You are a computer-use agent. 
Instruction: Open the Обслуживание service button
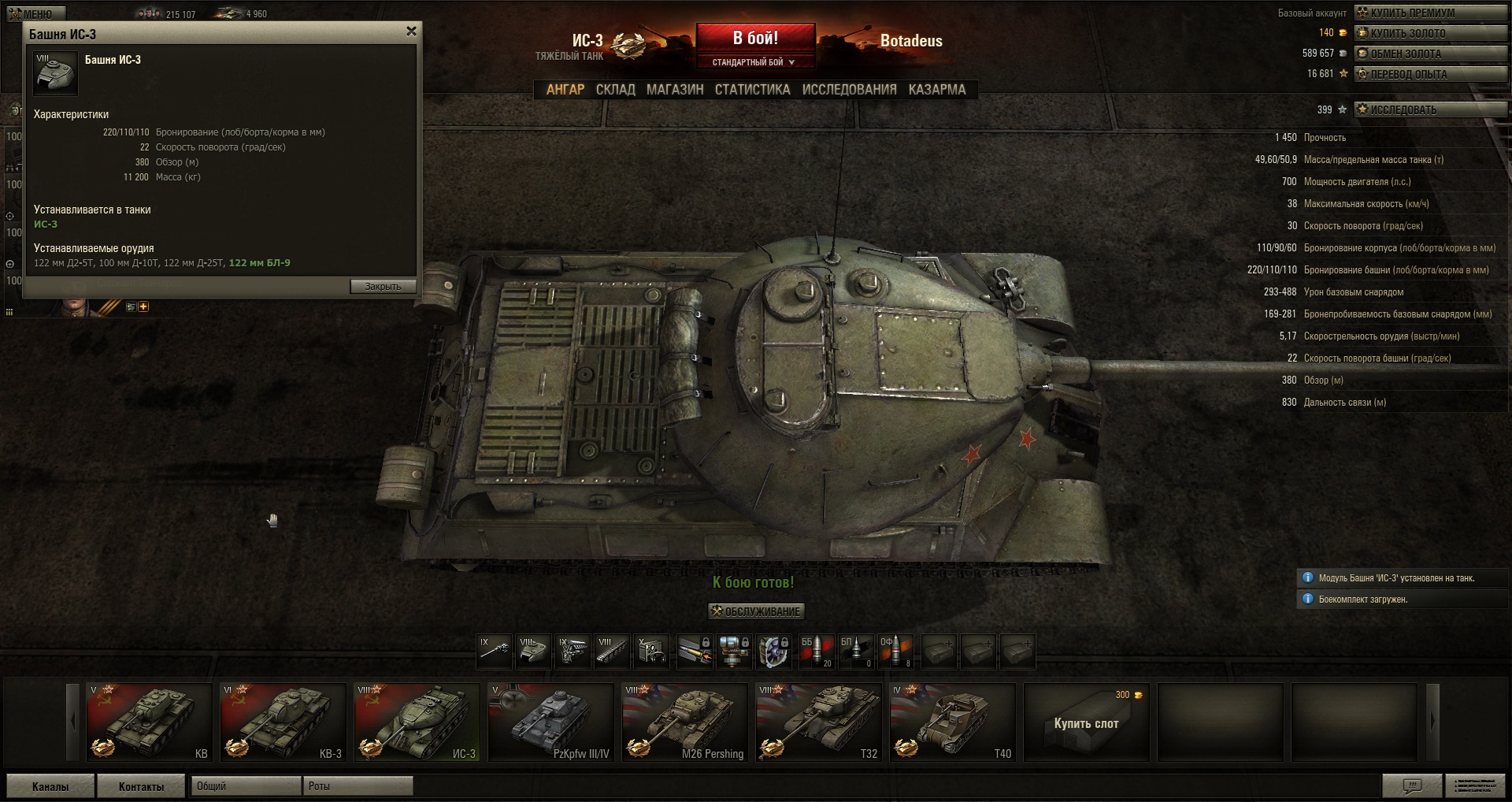(756, 611)
